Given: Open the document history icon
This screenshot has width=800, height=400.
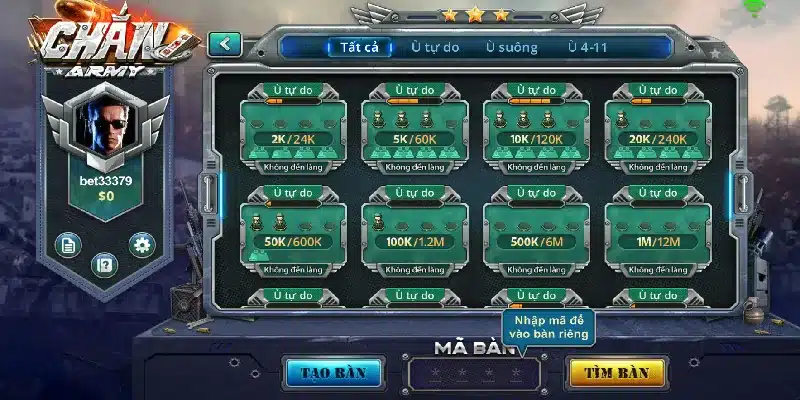Looking at the screenshot, I should 68,244.
